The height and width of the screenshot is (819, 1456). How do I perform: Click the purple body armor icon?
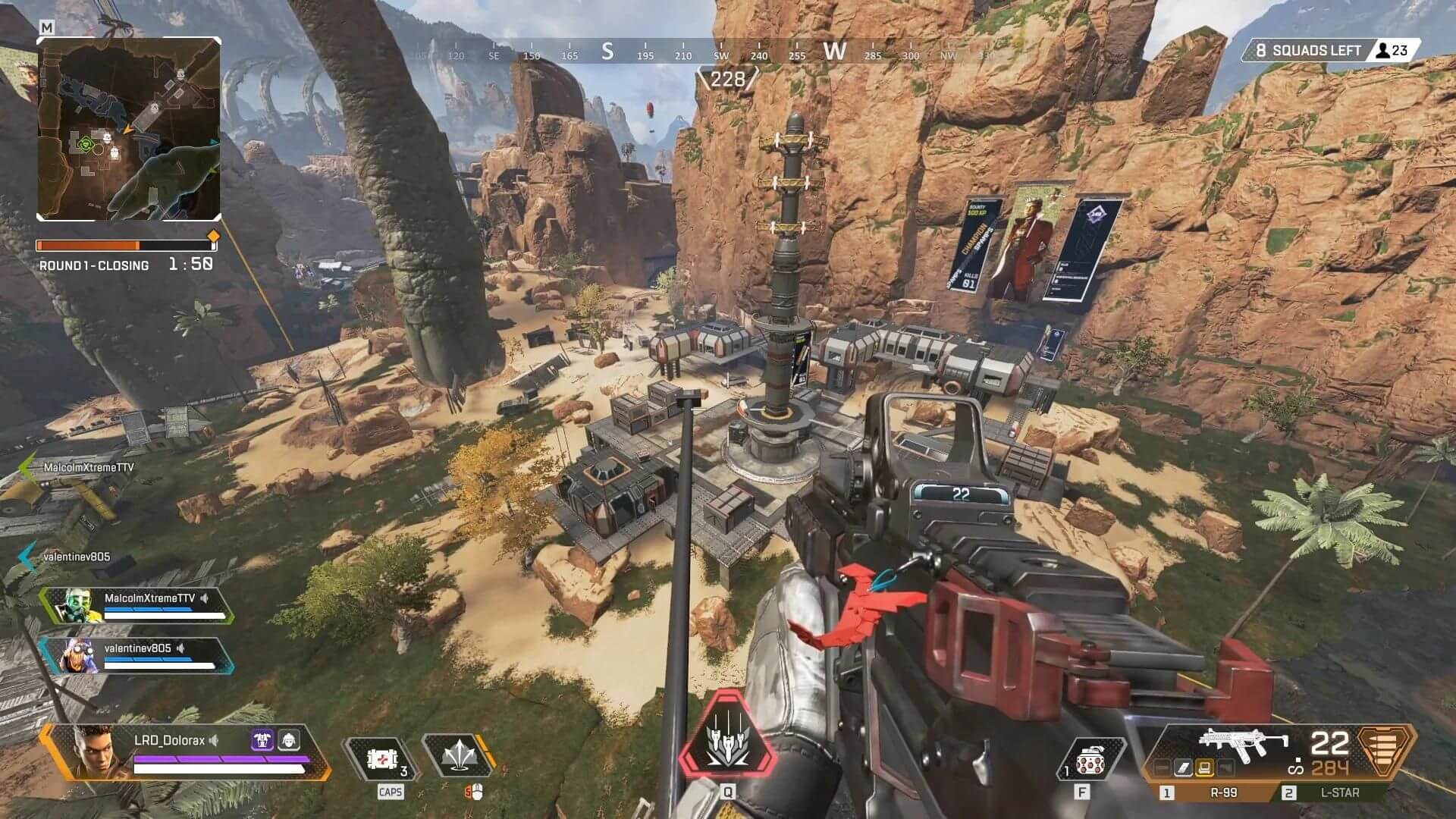click(262, 740)
